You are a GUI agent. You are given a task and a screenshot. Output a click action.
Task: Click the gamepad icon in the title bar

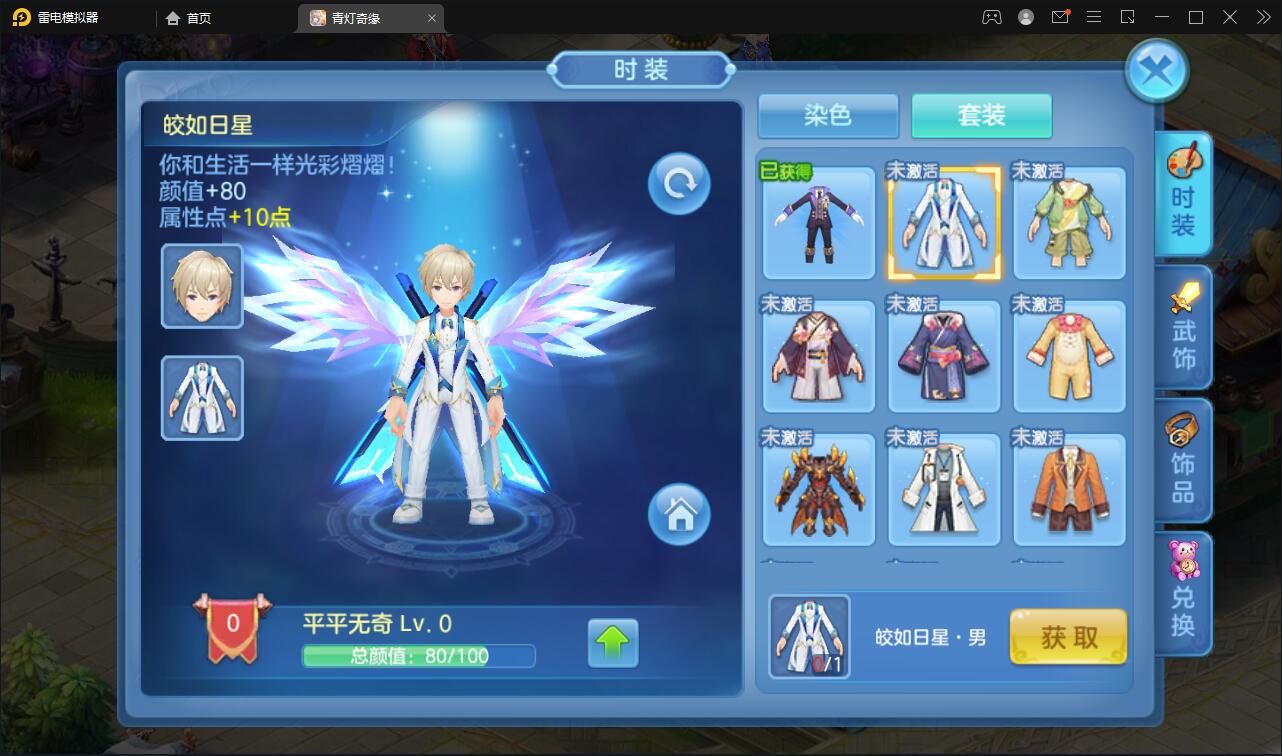click(x=990, y=17)
